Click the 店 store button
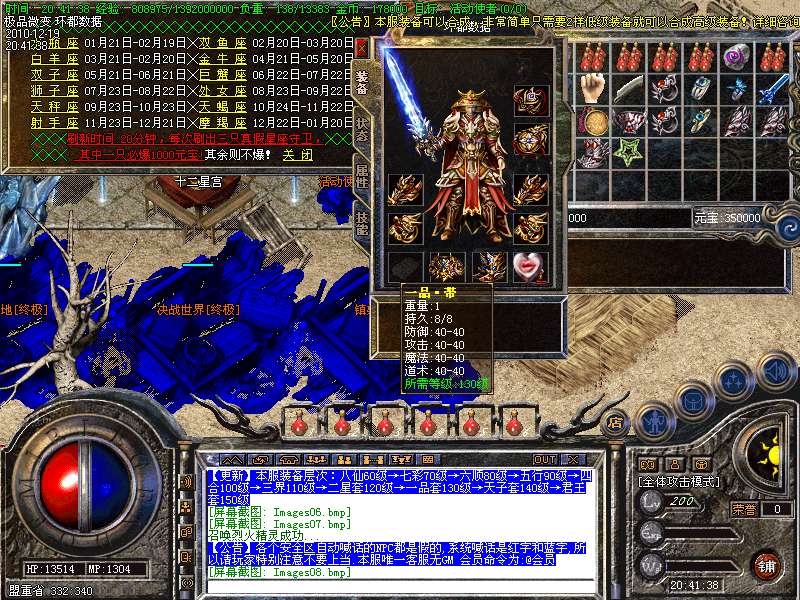Screen dimensions: 800x600 [616, 423]
